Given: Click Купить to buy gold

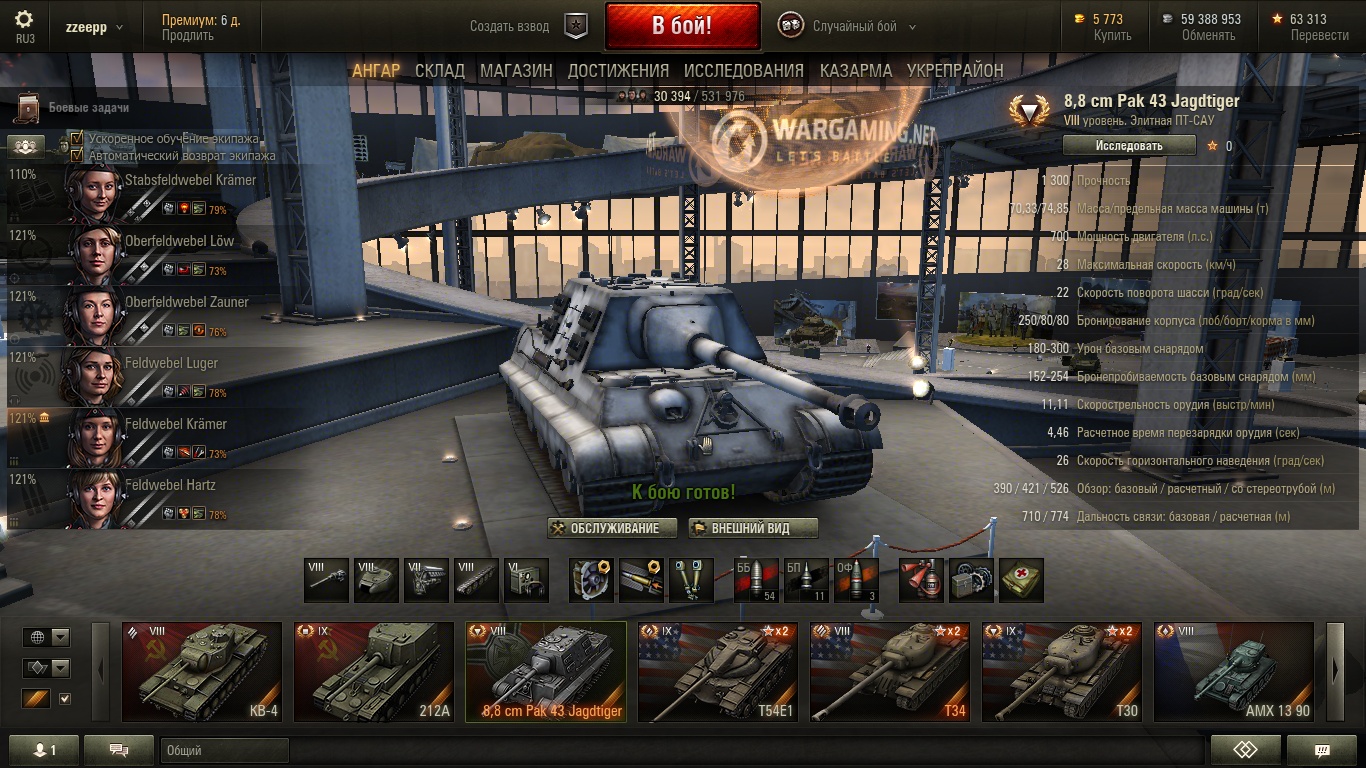Looking at the screenshot, I should point(1112,35).
